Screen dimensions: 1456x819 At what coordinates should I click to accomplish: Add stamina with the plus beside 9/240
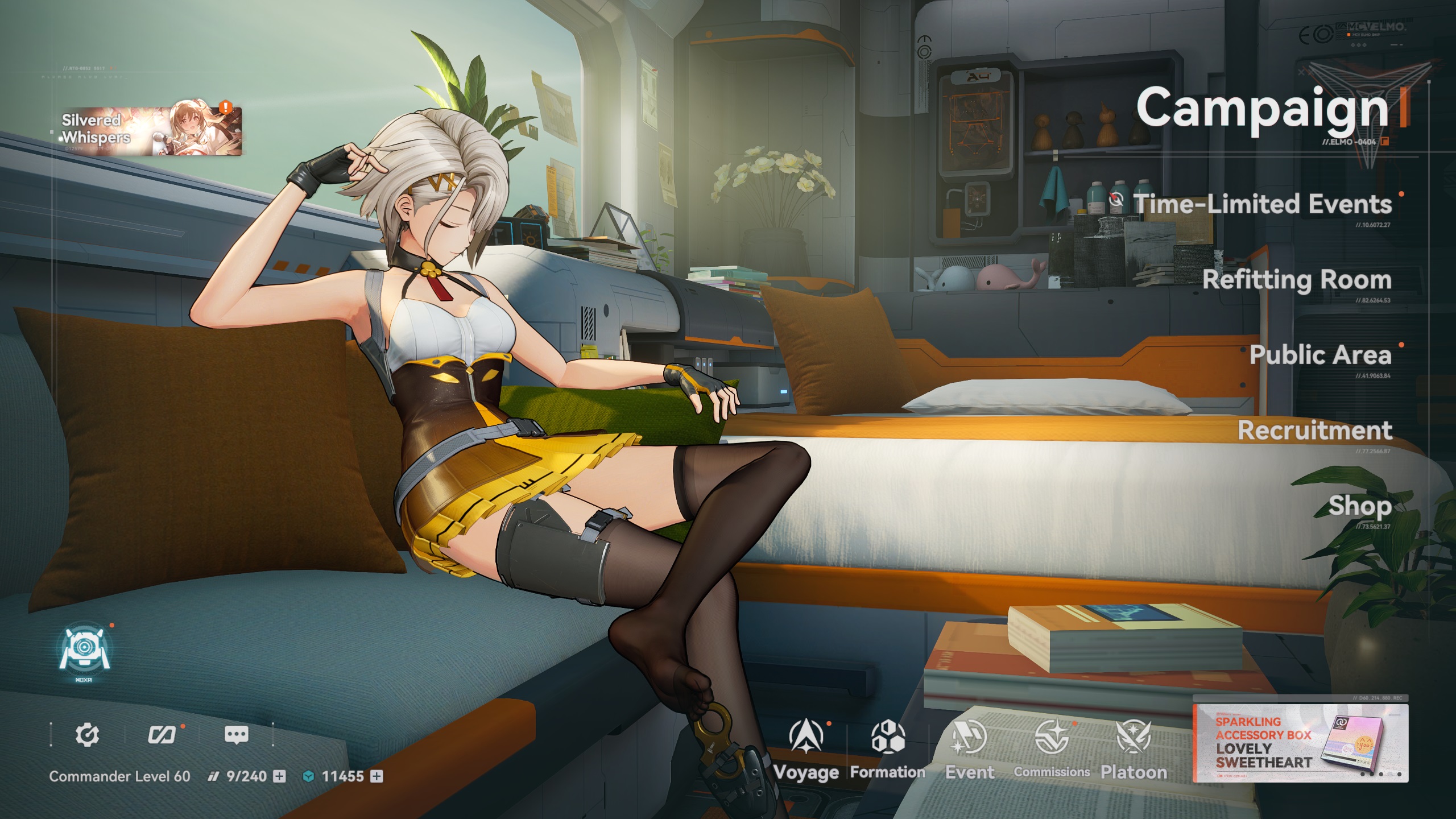tap(279, 776)
